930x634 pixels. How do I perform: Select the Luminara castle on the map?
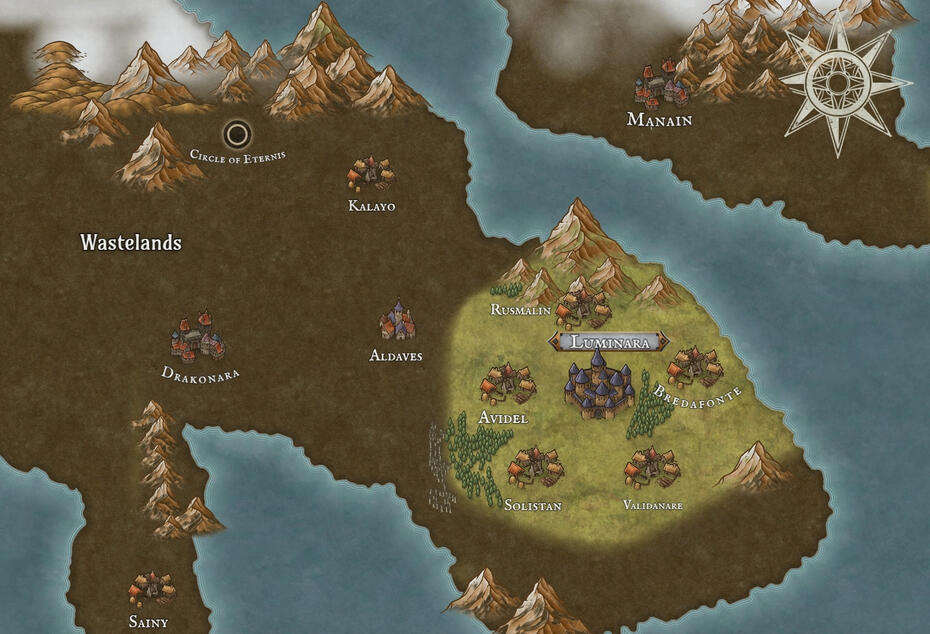click(x=599, y=386)
